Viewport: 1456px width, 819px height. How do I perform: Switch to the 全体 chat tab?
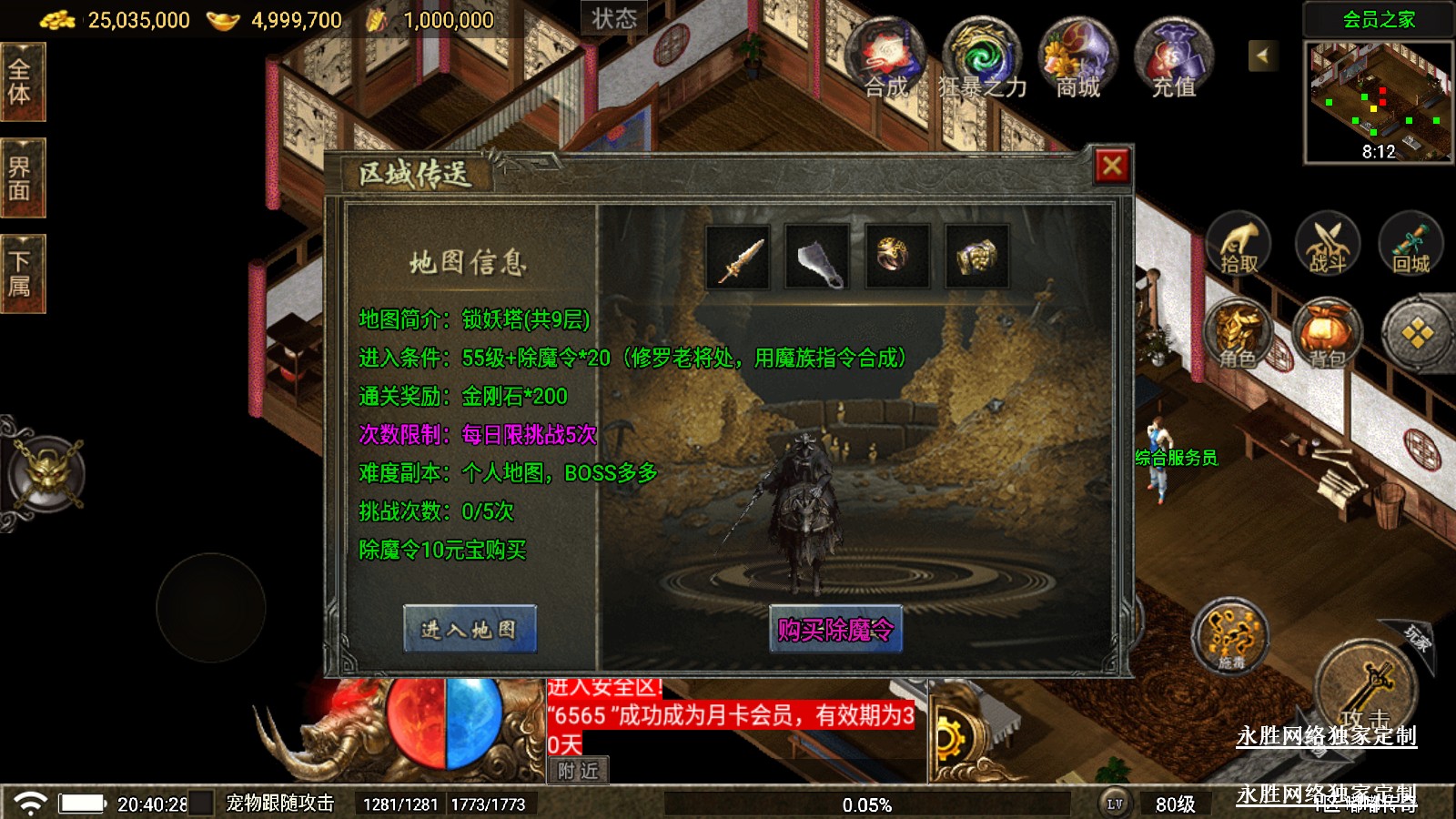(x=20, y=82)
